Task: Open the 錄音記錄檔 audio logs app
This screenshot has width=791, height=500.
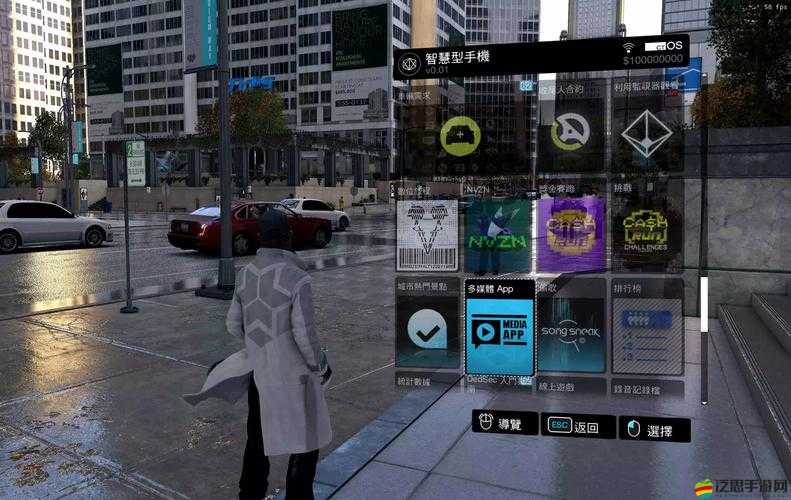Action: tap(647, 386)
